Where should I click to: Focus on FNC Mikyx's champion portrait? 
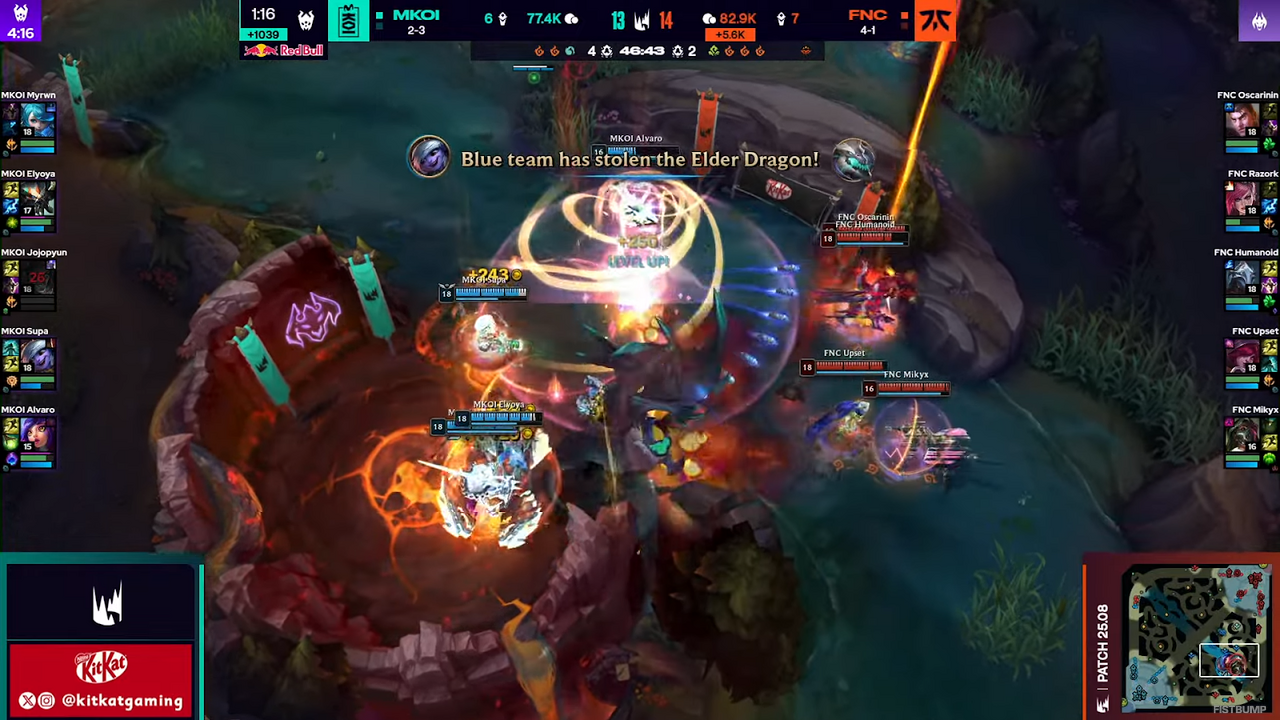point(1242,433)
